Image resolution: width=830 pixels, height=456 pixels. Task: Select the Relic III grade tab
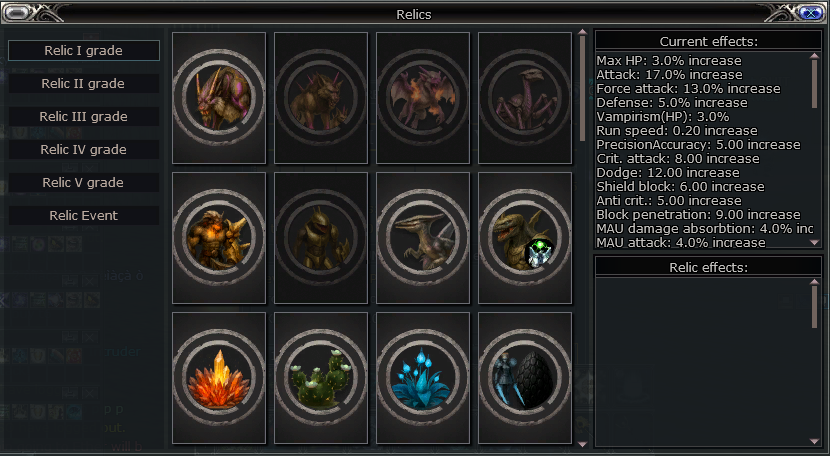(x=84, y=117)
